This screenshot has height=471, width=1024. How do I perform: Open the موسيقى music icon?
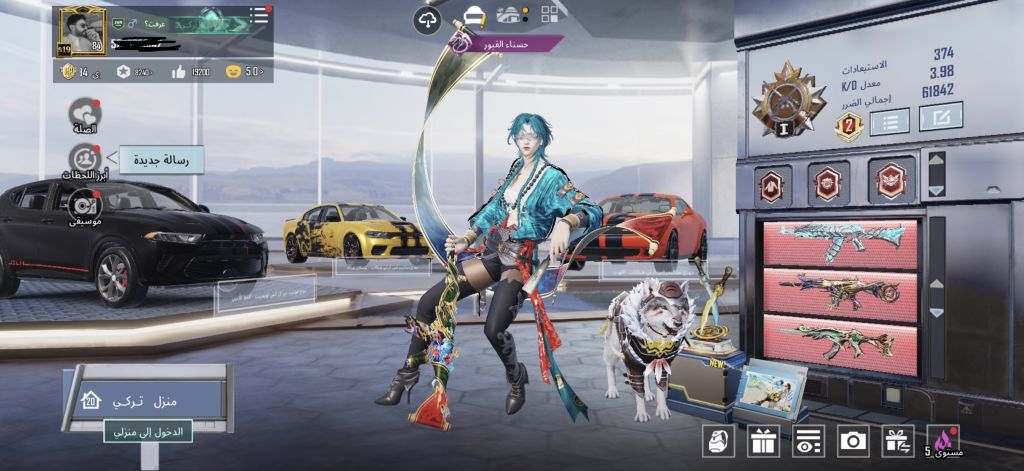(x=84, y=203)
